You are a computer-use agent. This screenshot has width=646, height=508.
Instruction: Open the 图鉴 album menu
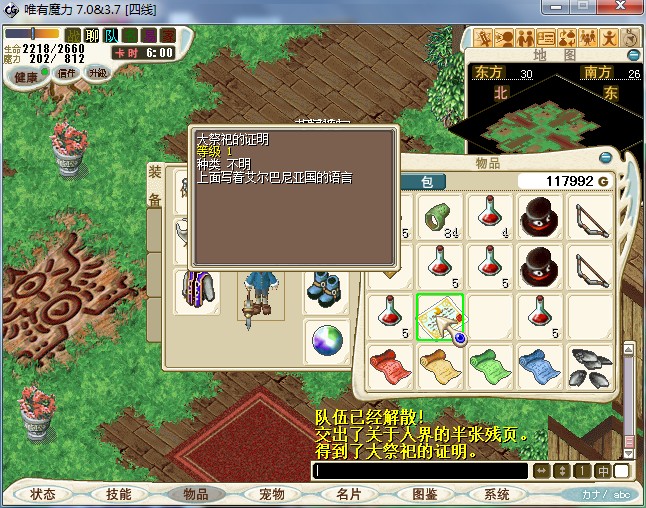(x=423, y=494)
